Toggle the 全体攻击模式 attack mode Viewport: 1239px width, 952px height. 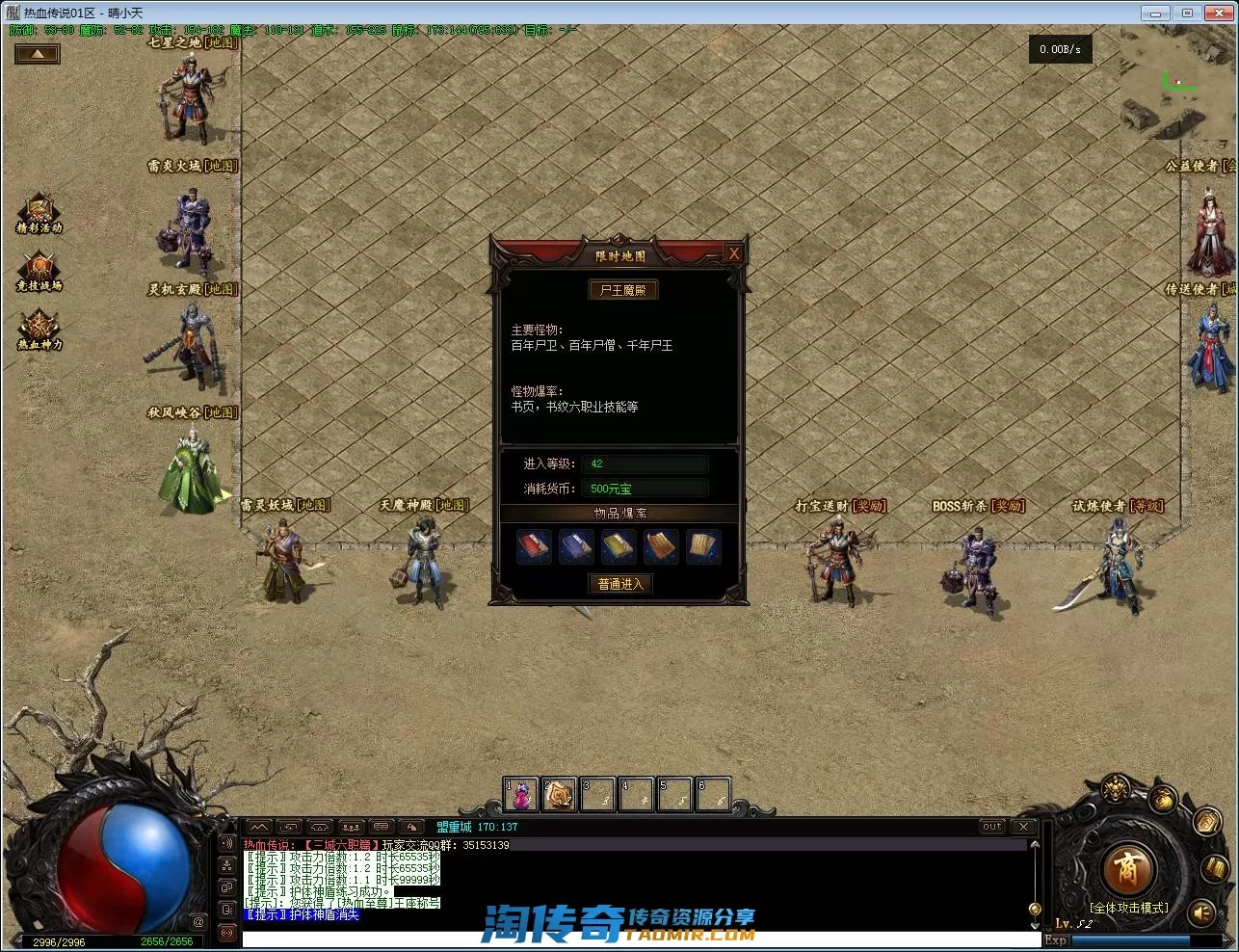pyautogui.click(x=1128, y=908)
